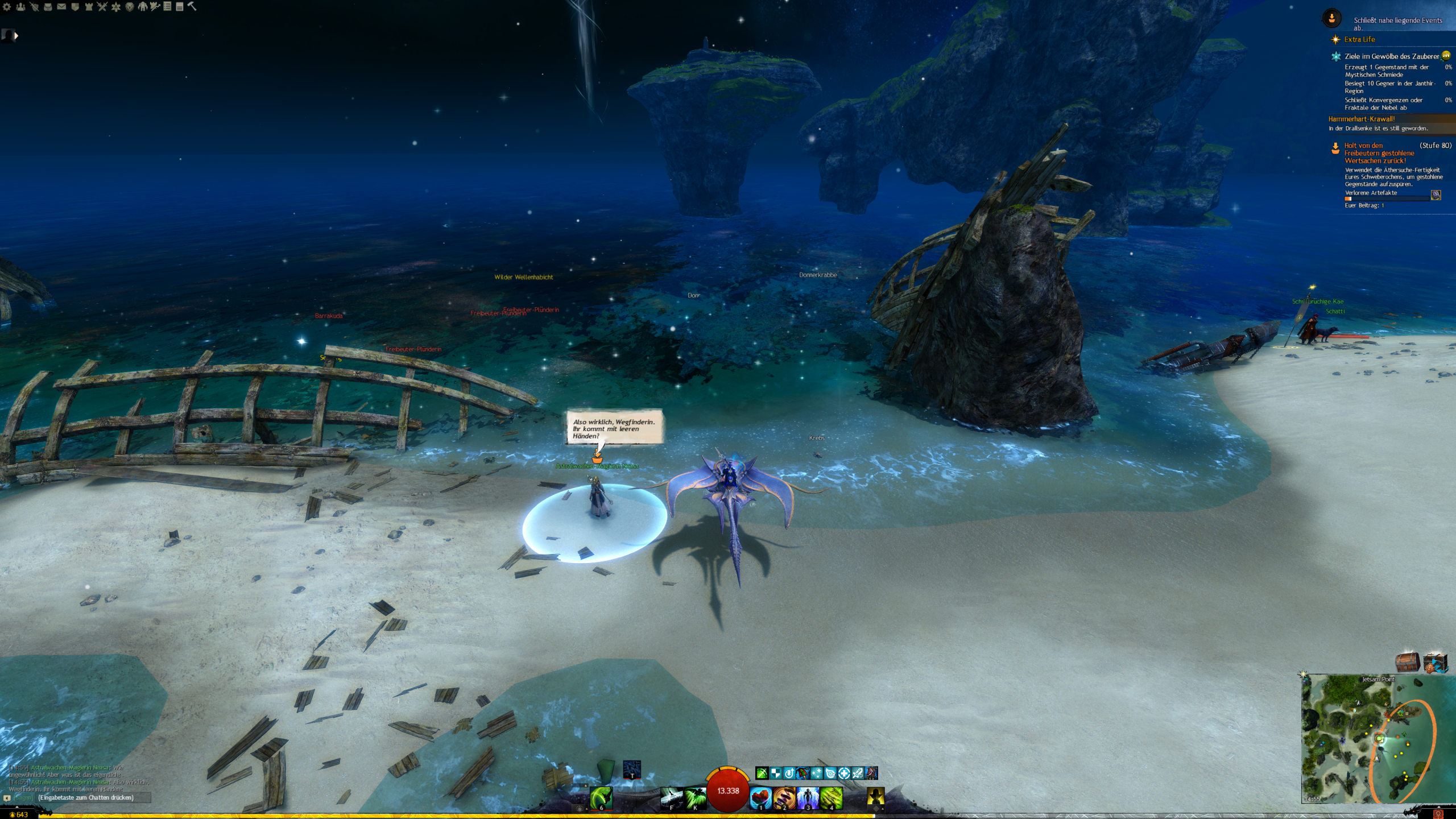
Task: Open the contacts and party panel
Action: click(20, 7)
